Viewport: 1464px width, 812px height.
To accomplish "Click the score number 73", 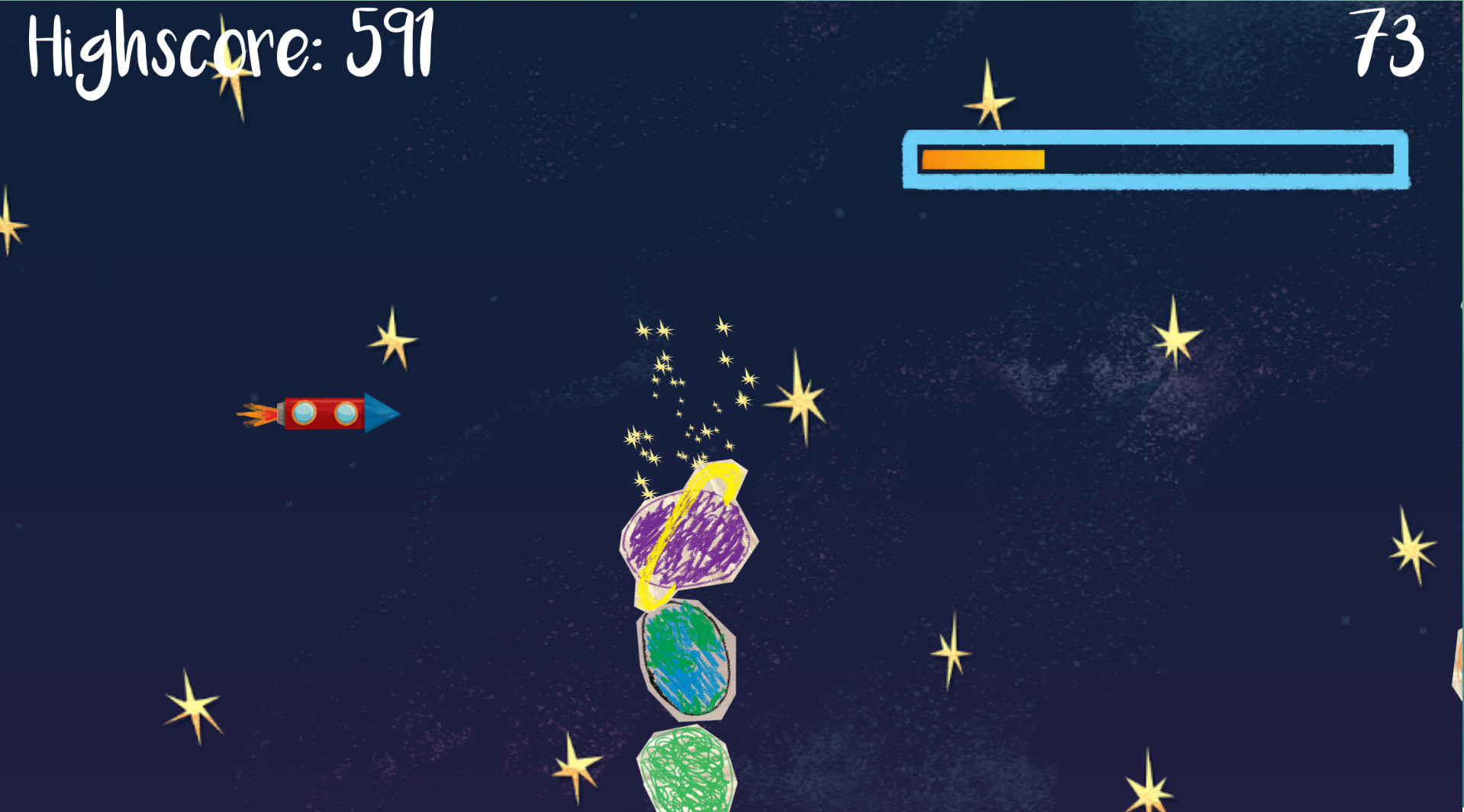I will 1389,38.
